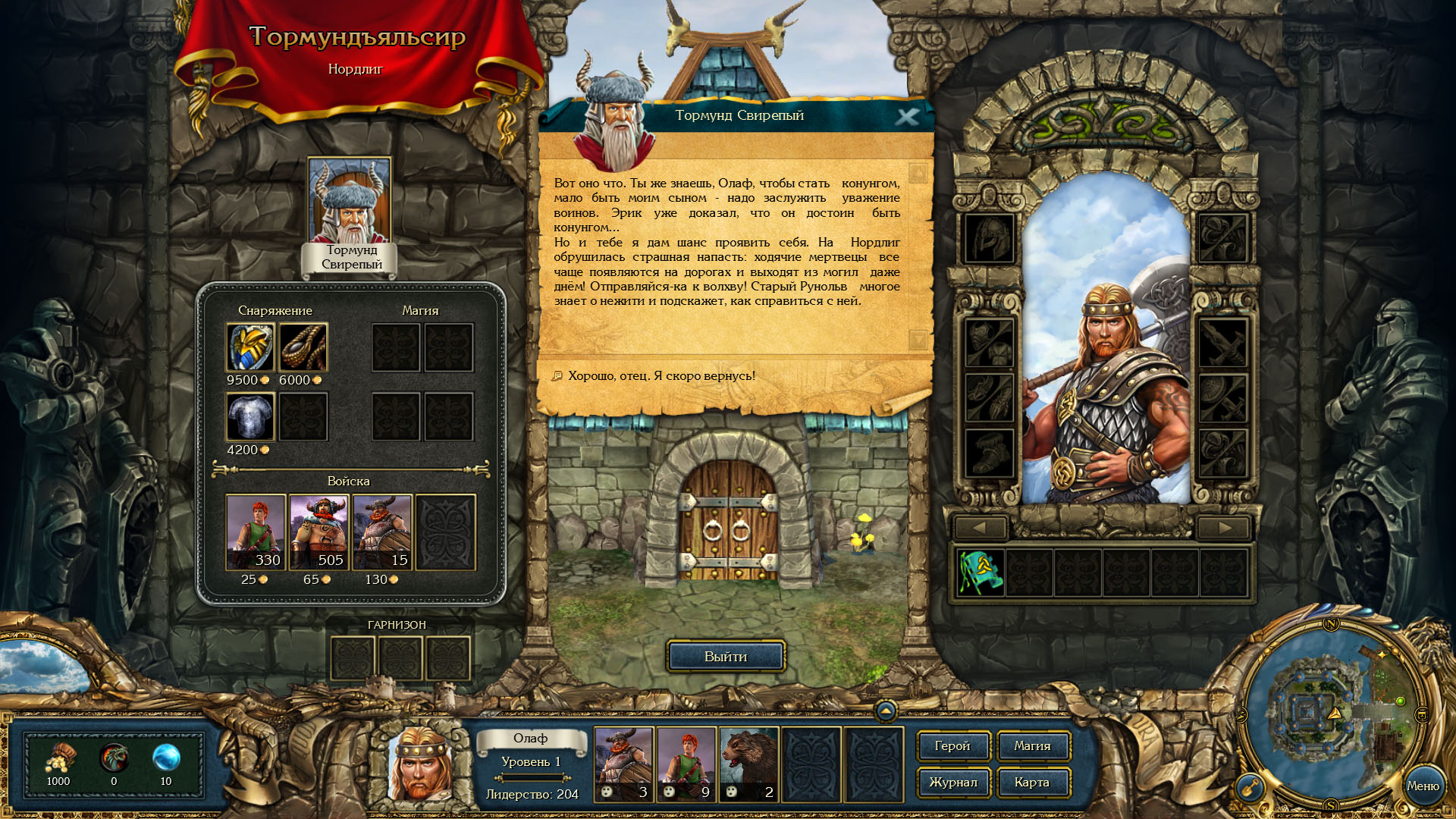Show next inventory page with right arrow
Screen dimensions: 1456x819
[x=1223, y=528]
